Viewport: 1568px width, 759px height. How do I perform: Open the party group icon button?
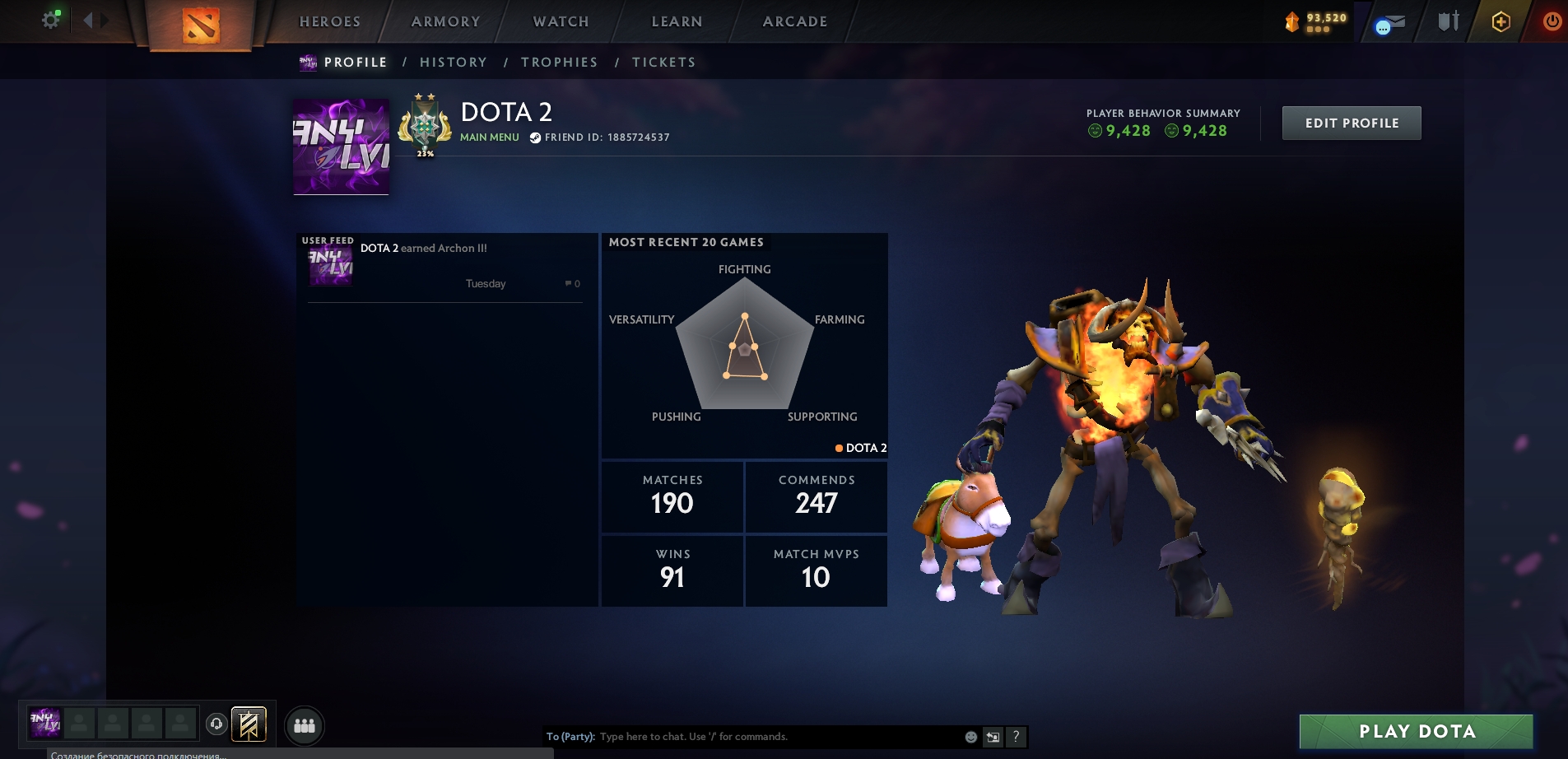point(305,725)
